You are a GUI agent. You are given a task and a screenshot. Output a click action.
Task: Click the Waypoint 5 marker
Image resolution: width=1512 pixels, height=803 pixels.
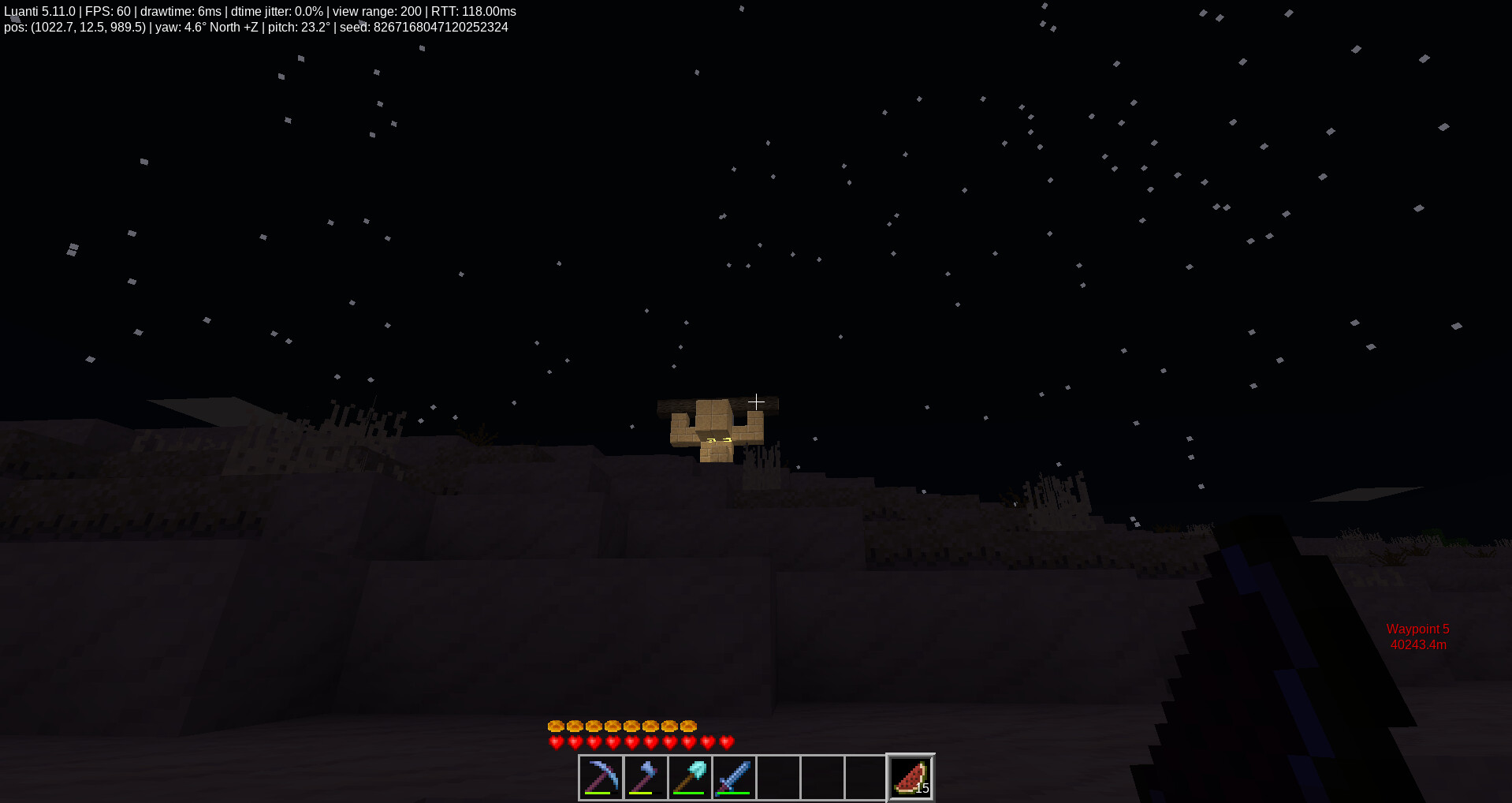point(1417,637)
